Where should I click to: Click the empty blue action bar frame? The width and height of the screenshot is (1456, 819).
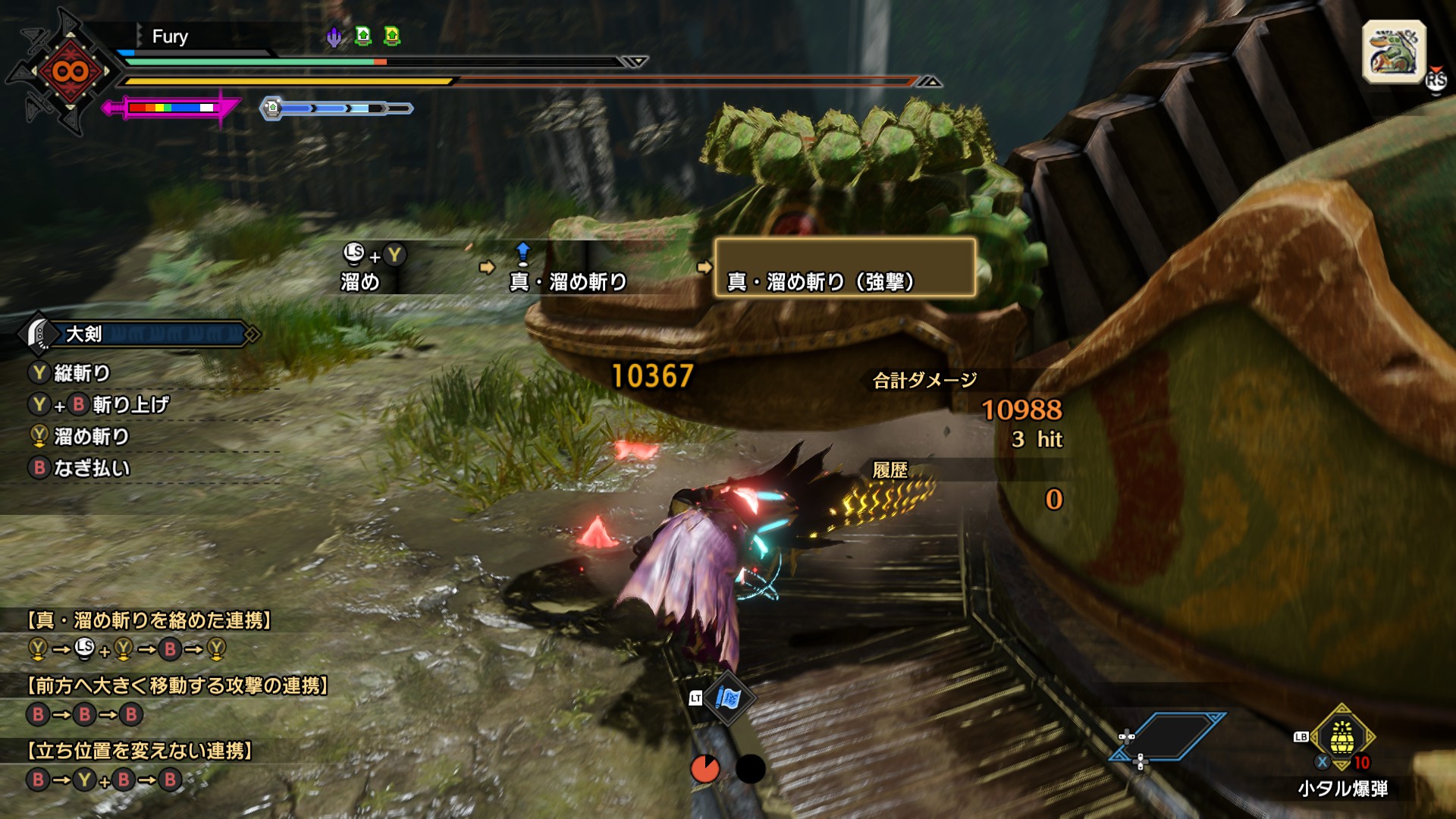(1168, 736)
